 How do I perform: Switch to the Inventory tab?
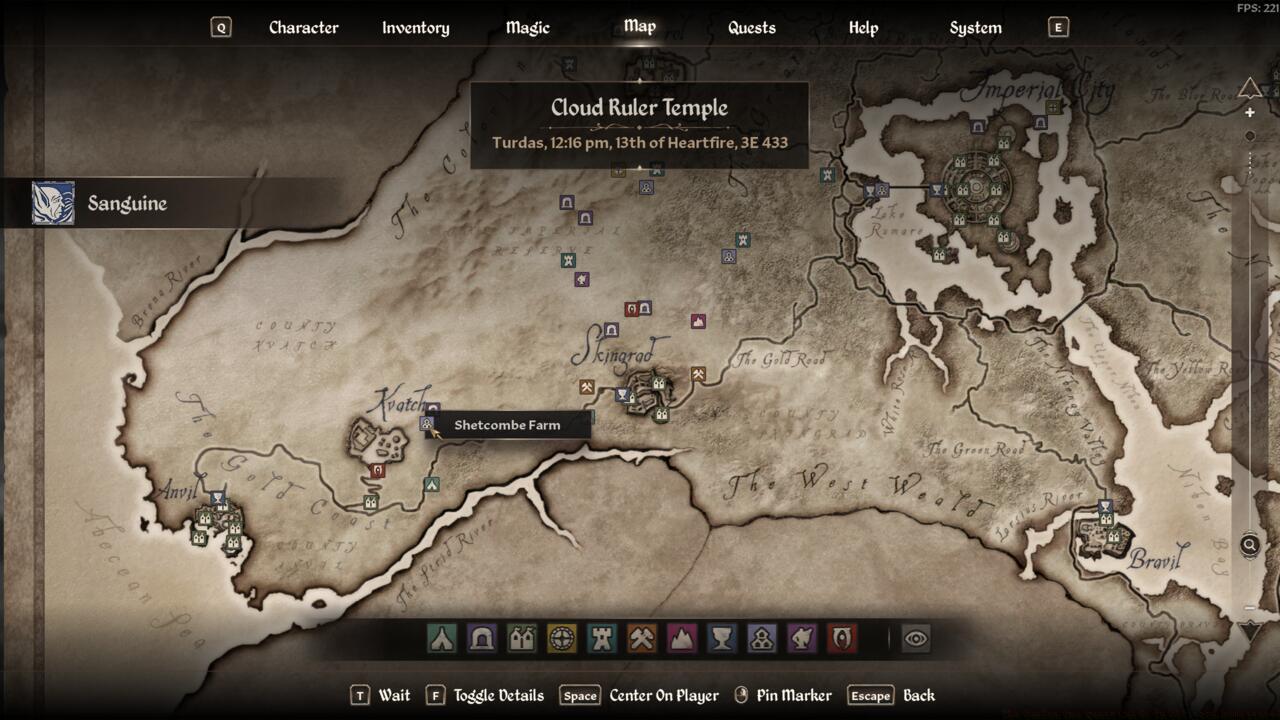pos(415,28)
